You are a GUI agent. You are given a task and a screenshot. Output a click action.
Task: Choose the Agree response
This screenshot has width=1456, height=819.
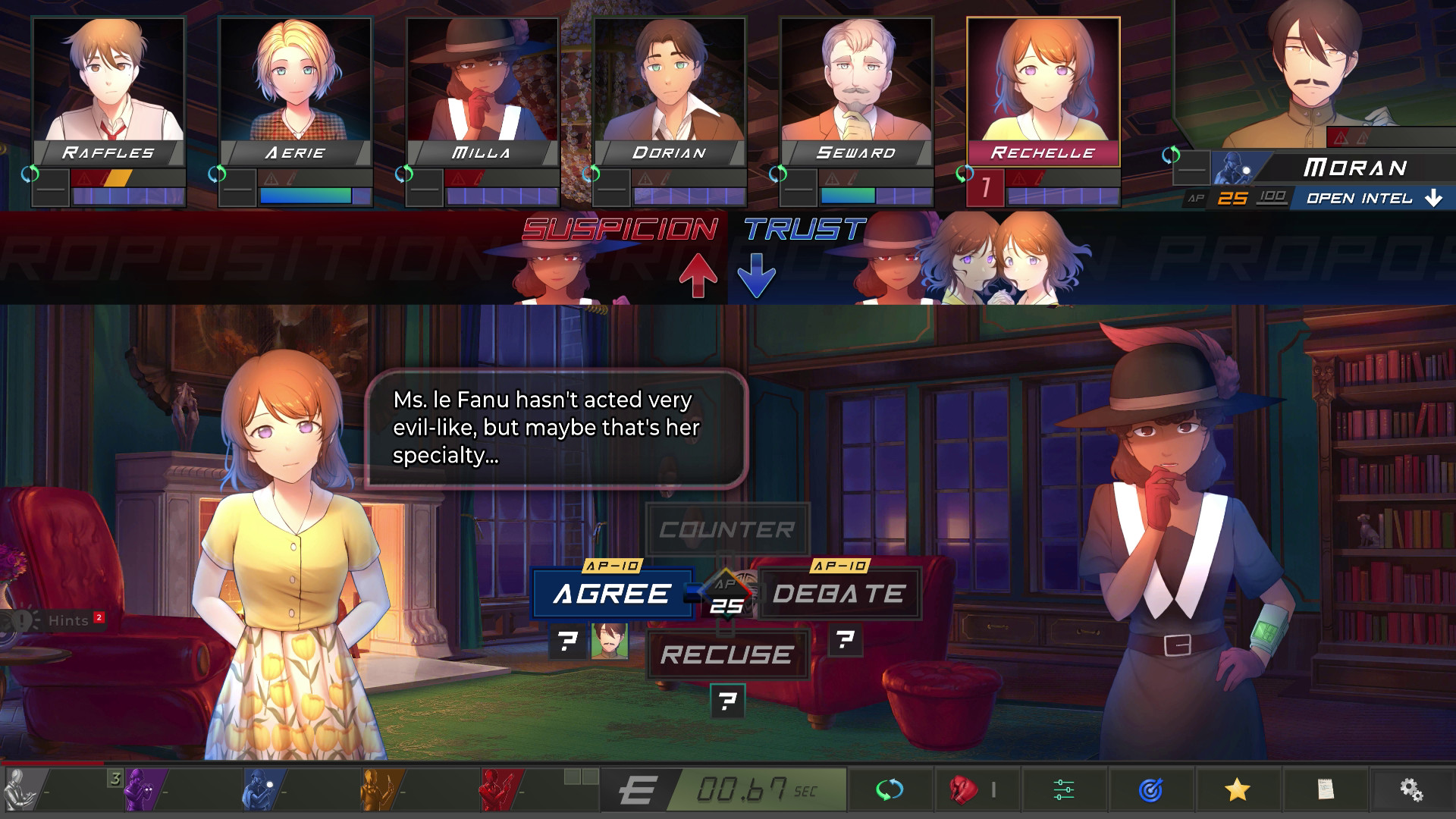(x=611, y=594)
